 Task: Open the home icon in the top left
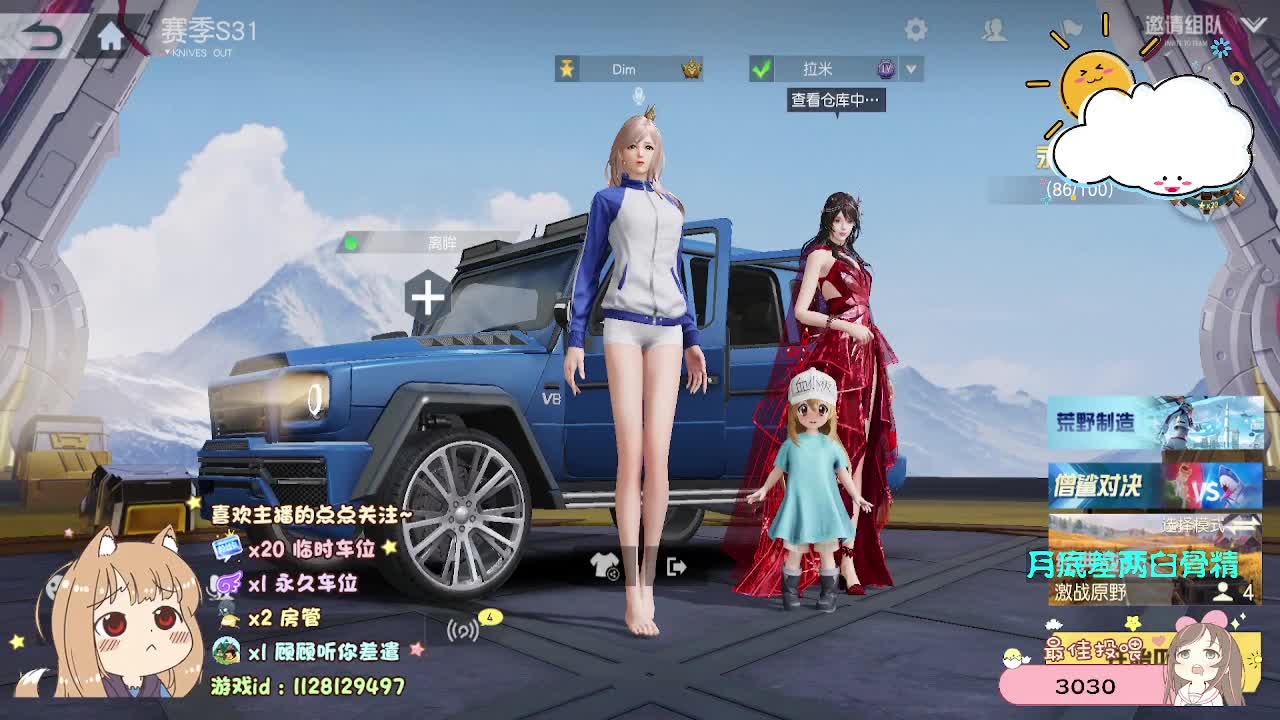[x=110, y=33]
